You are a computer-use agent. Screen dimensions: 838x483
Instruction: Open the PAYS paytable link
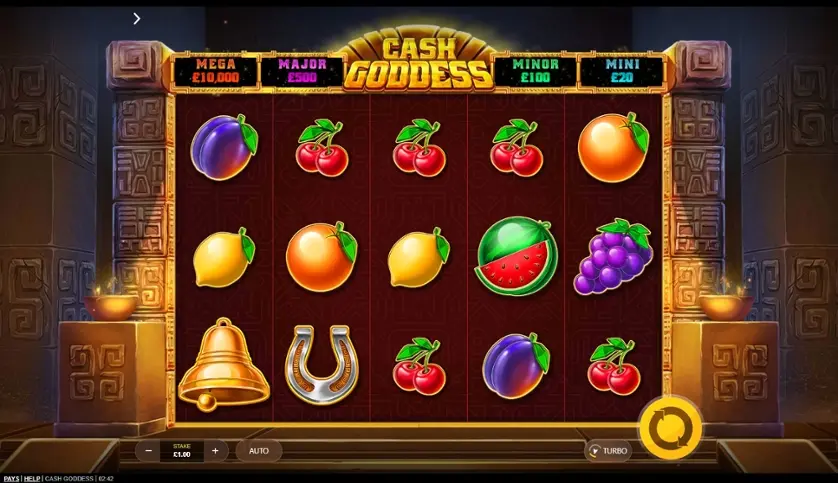[x=11, y=478]
